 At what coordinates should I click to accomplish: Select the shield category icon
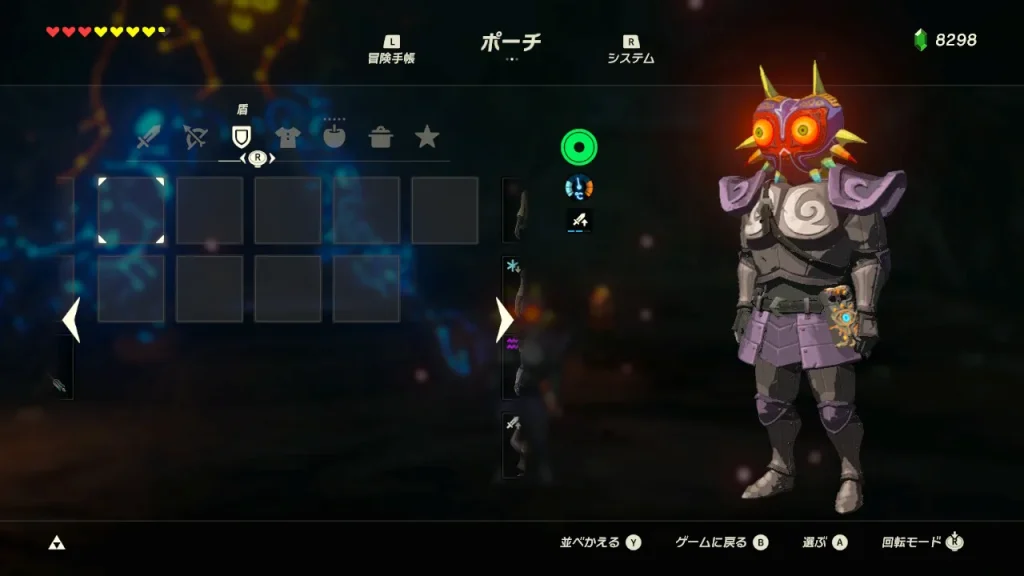tap(241, 138)
